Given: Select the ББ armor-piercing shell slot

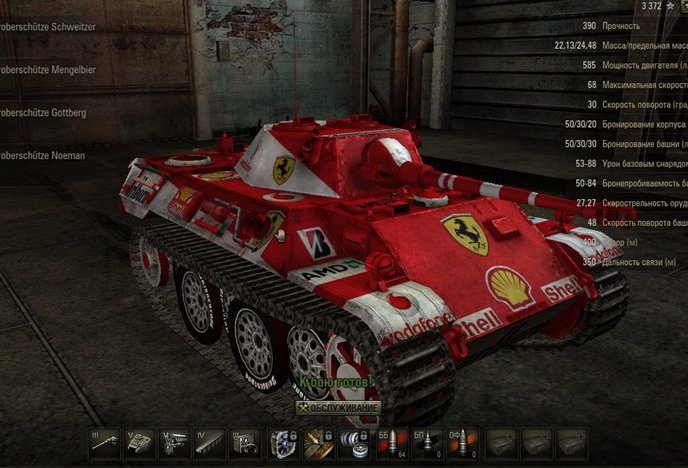Looking at the screenshot, I should [x=391, y=443].
